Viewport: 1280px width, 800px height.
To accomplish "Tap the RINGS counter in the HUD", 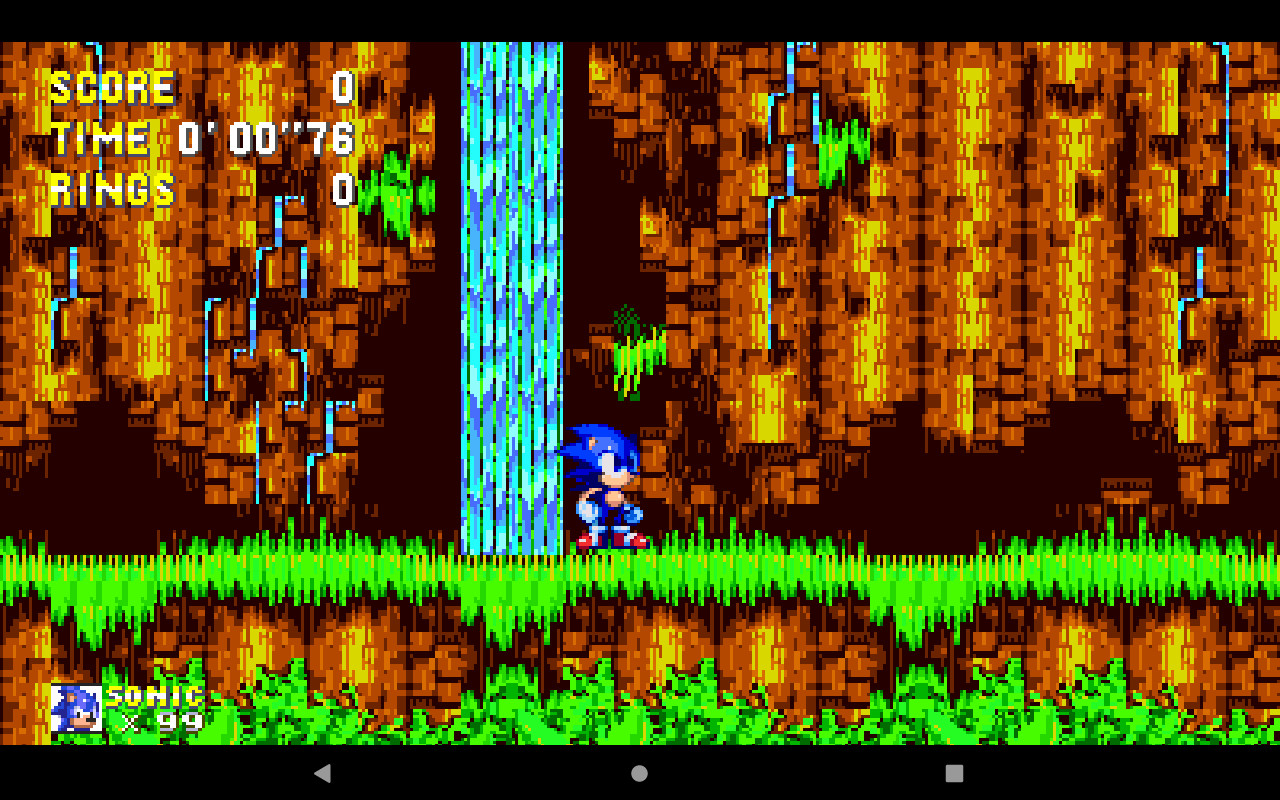I will [x=113, y=188].
